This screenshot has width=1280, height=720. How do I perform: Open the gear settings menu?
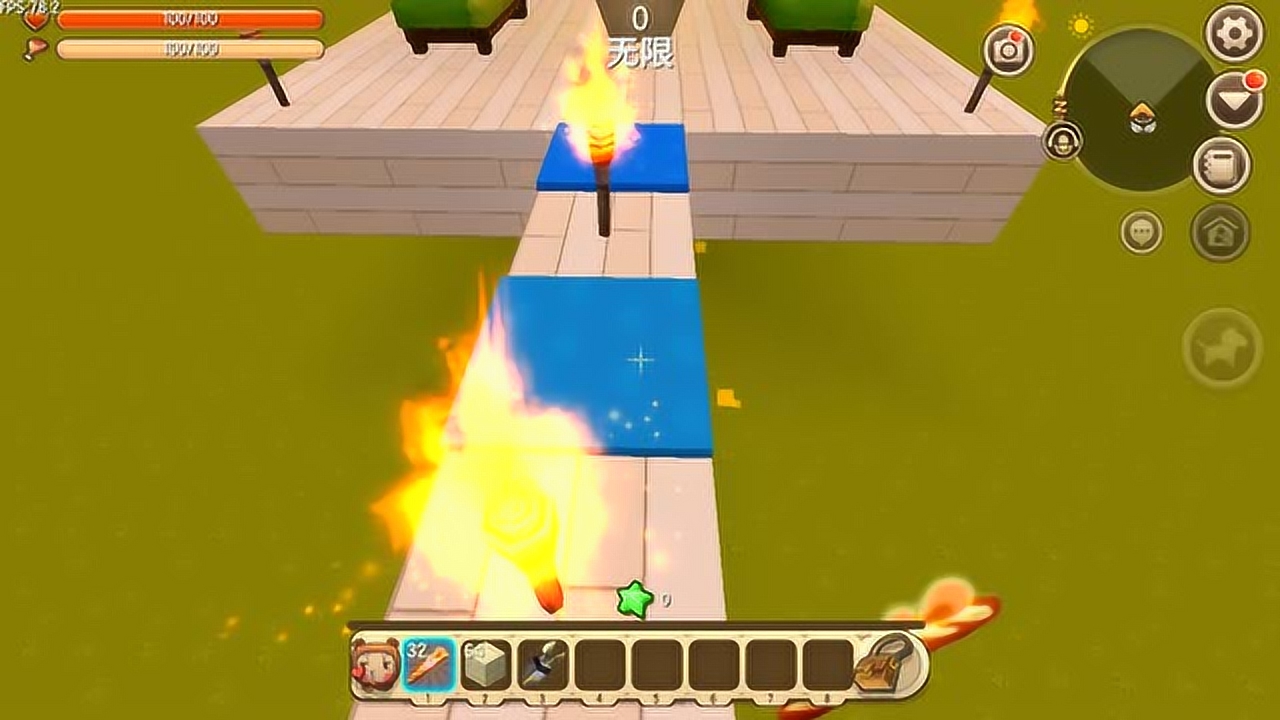(1234, 33)
